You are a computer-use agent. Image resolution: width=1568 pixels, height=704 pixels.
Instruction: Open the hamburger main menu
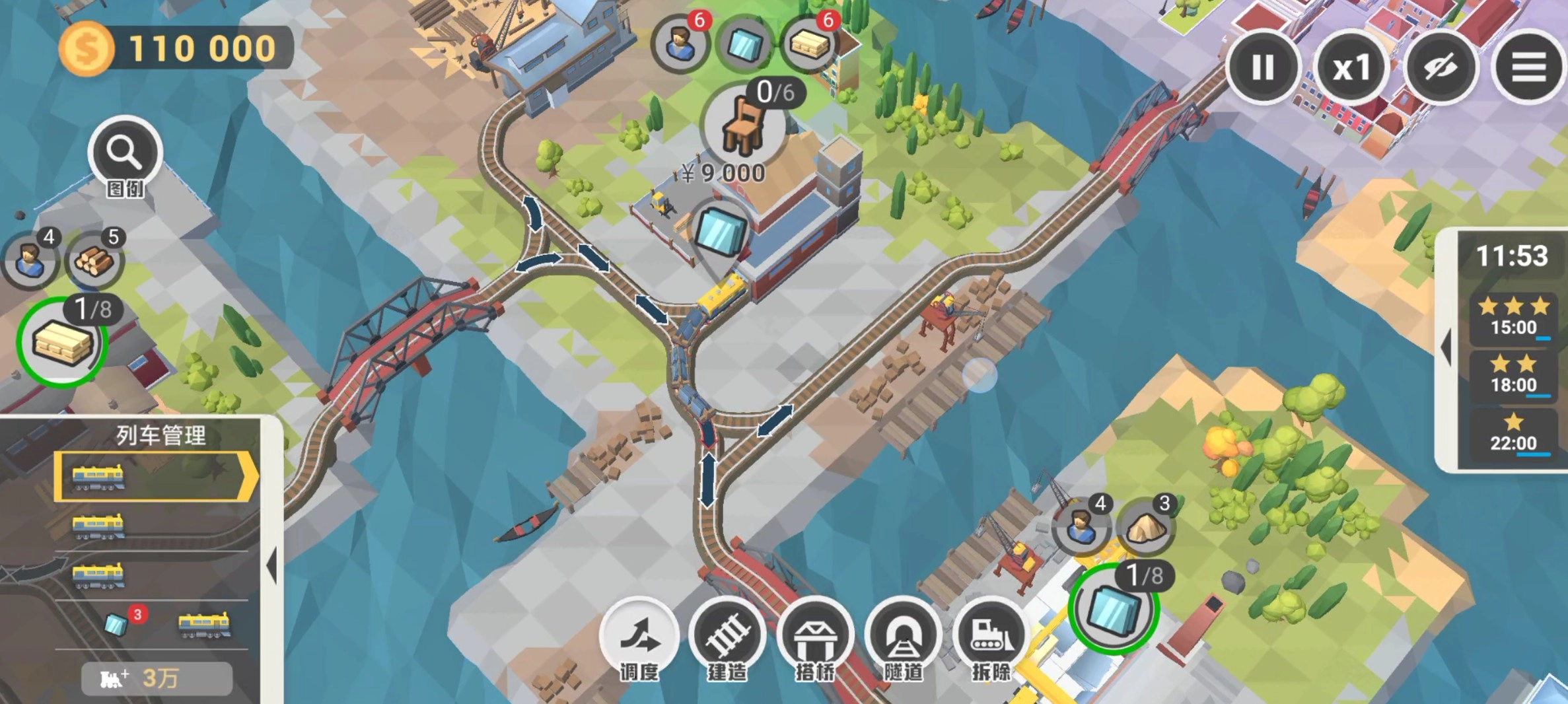[1528, 67]
